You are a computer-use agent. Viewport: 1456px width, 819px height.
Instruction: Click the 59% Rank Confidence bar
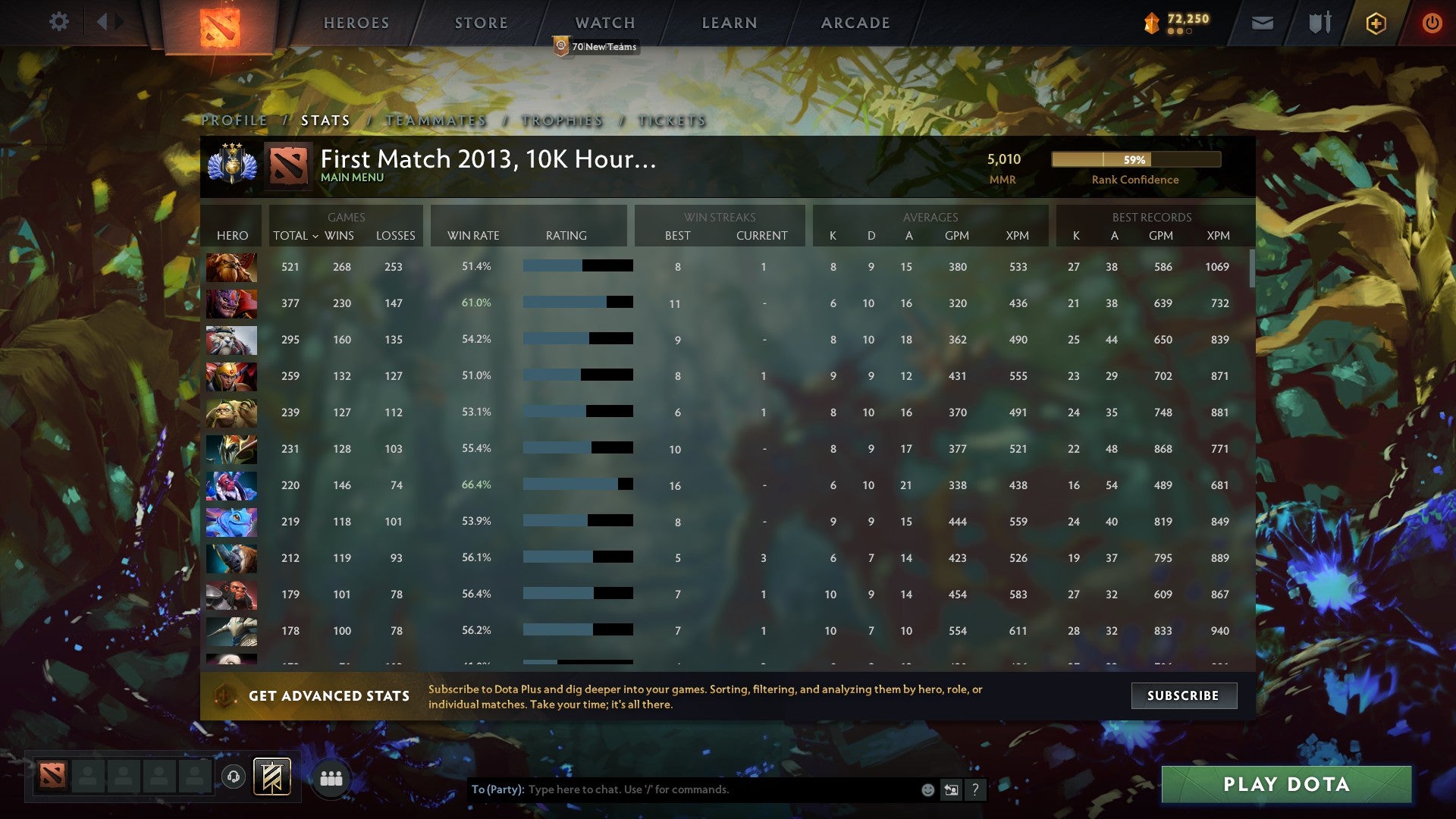click(x=1135, y=160)
